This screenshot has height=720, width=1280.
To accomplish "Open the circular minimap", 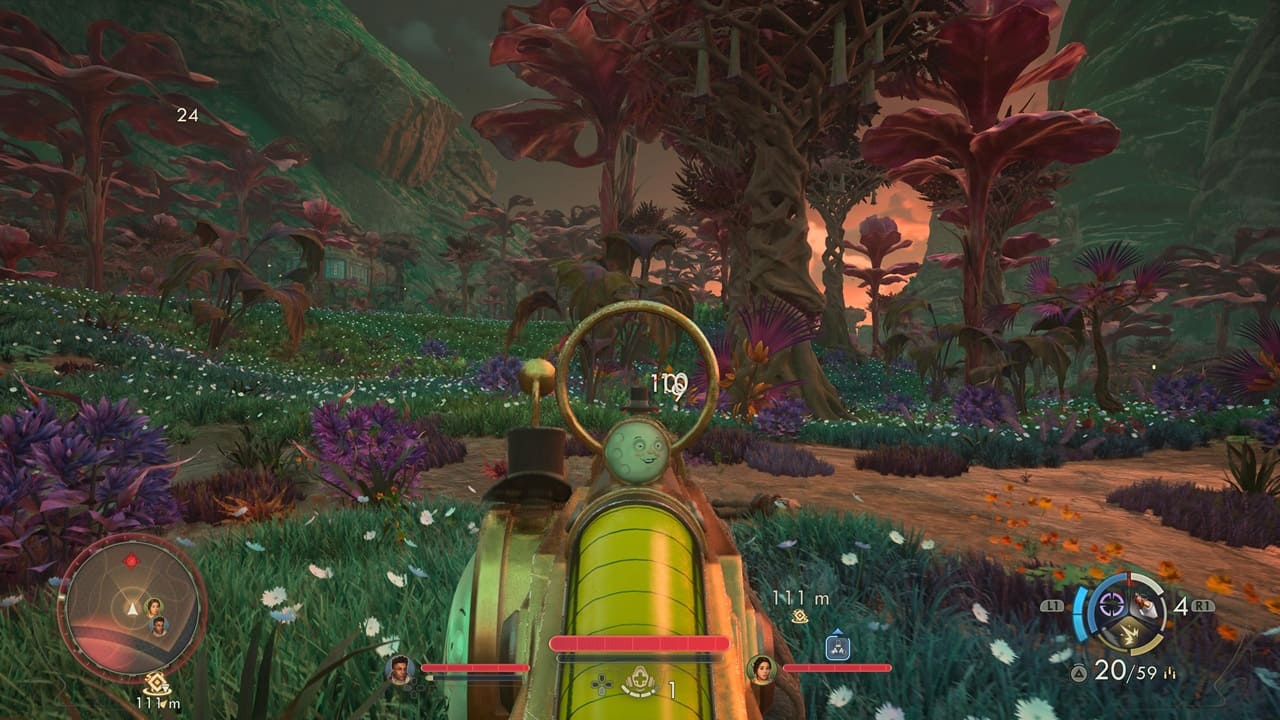I will (132, 607).
